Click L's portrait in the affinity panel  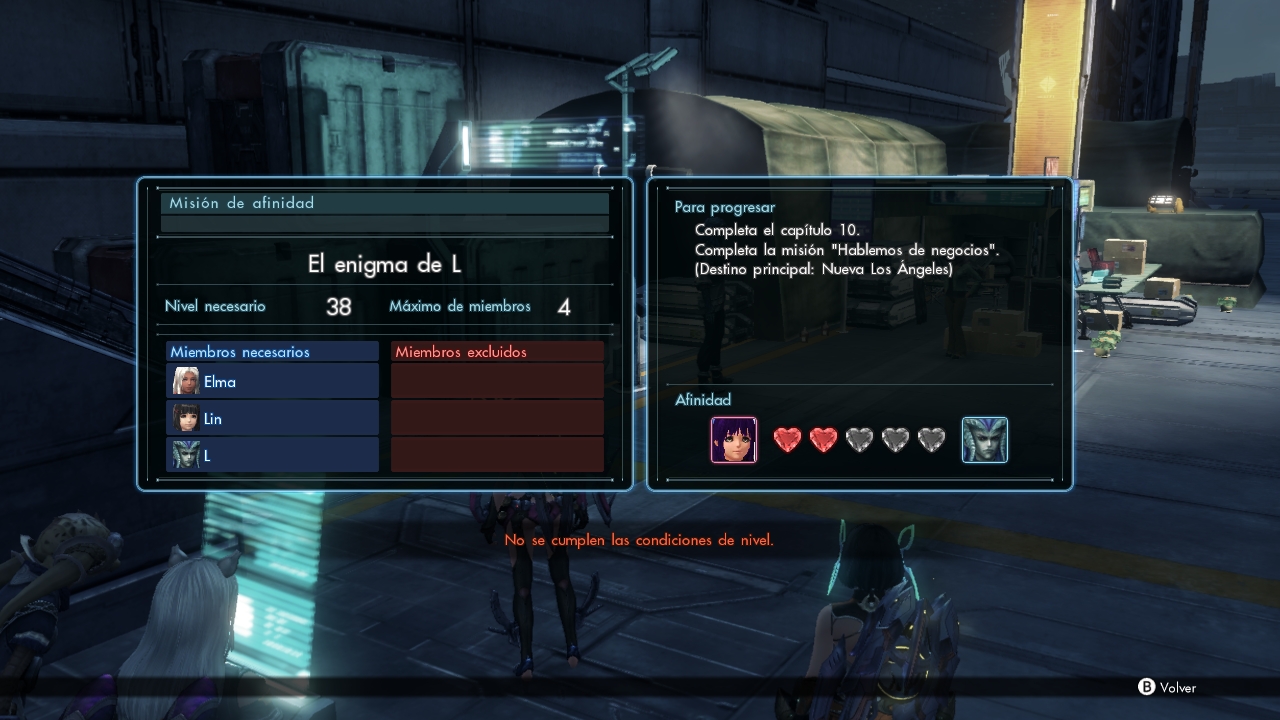pos(984,440)
